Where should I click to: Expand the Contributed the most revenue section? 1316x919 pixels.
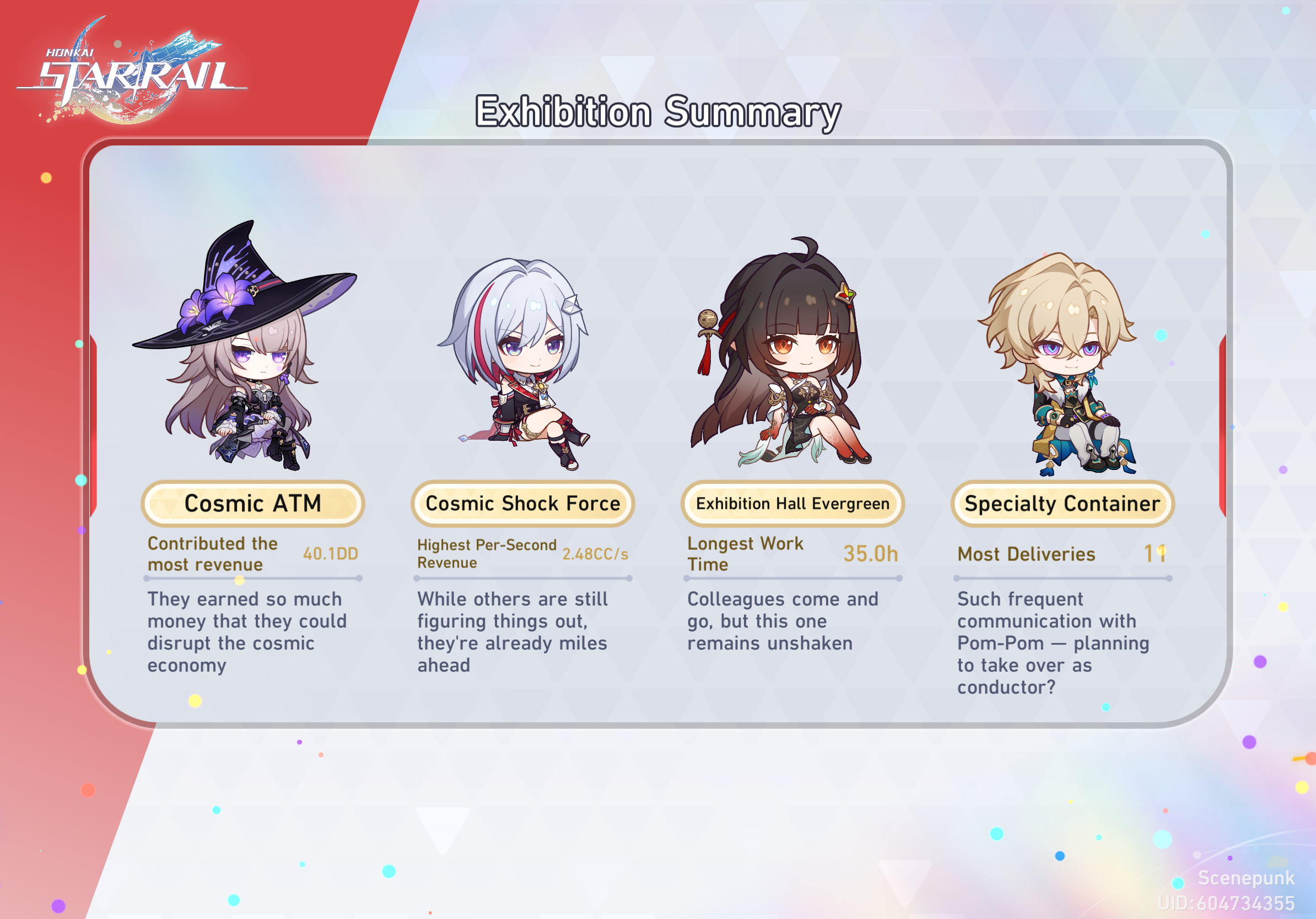(212, 554)
